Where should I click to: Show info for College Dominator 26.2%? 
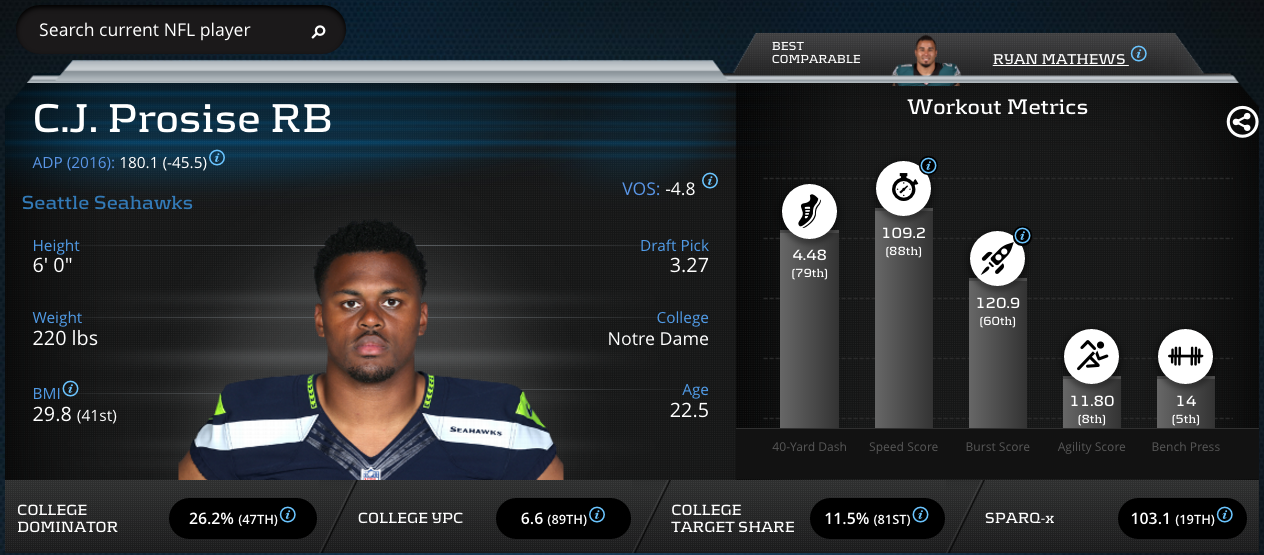pyautogui.click(x=288, y=515)
